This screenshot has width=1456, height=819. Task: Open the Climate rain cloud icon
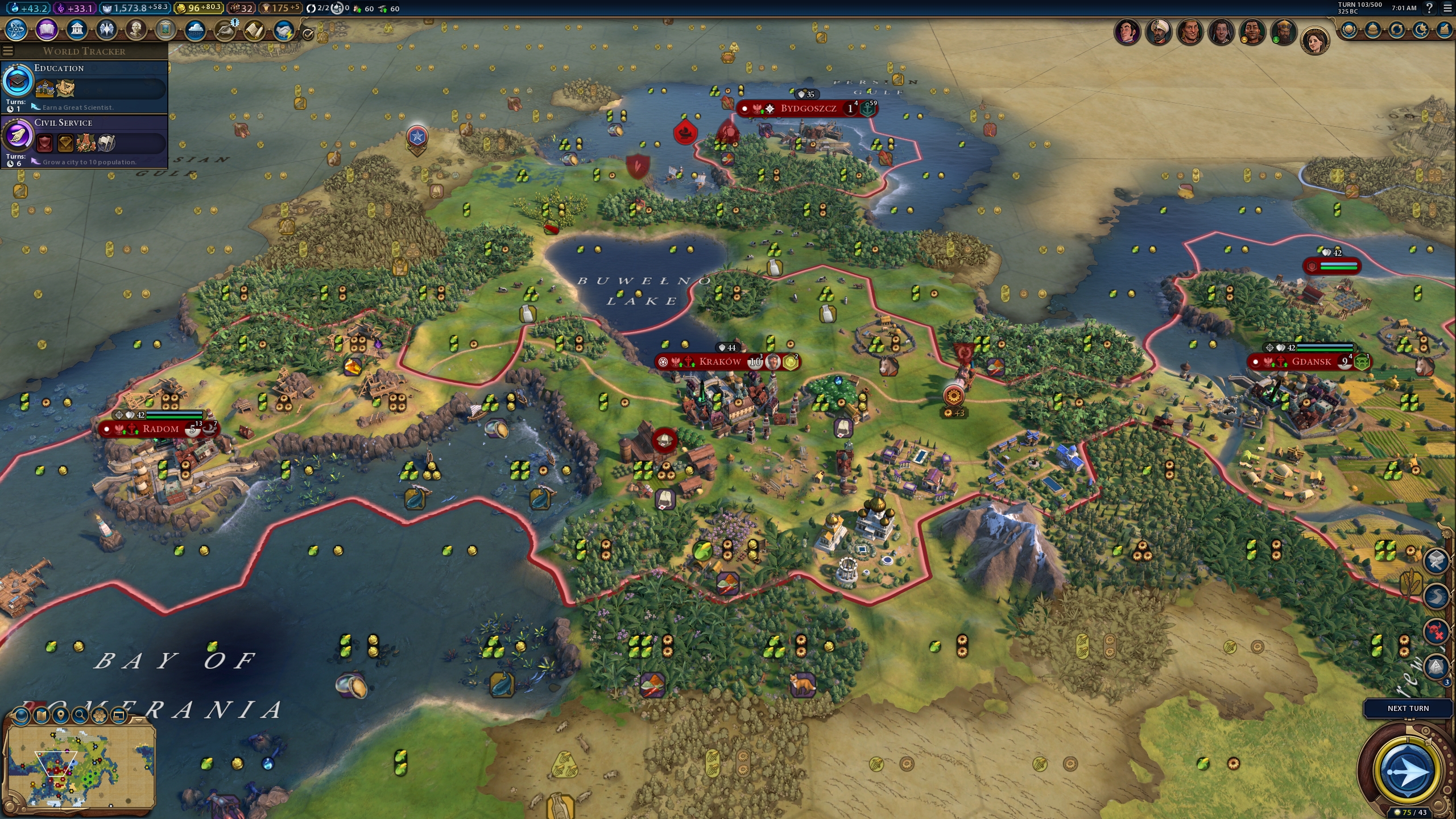click(195, 30)
